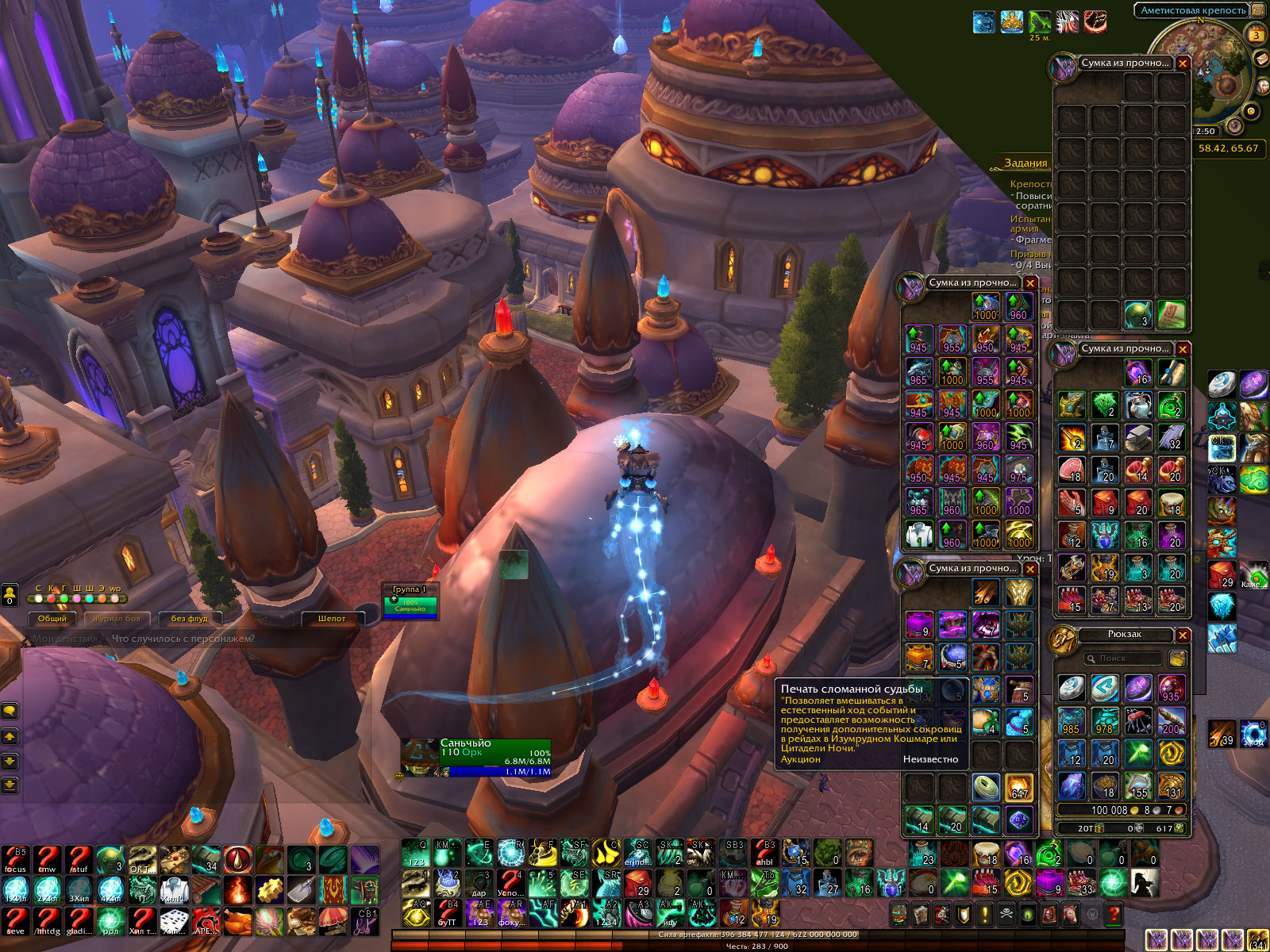Use the white dice roll action button

click(x=174, y=921)
